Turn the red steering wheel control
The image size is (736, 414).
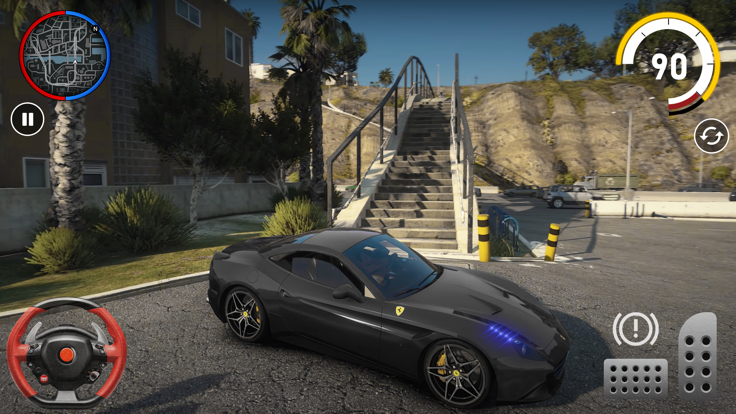click(66, 354)
